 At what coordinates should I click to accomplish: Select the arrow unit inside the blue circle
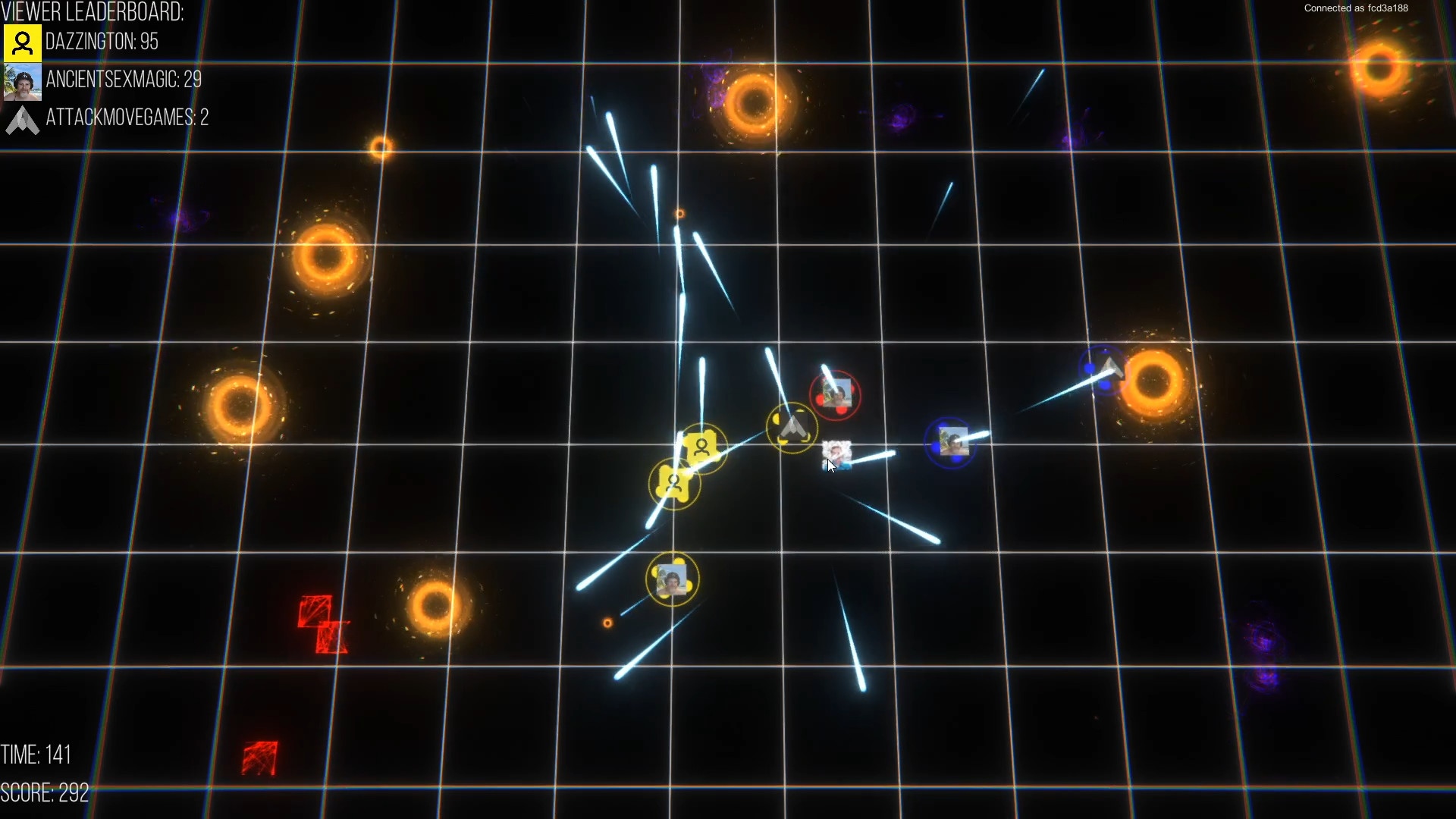point(1106,368)
